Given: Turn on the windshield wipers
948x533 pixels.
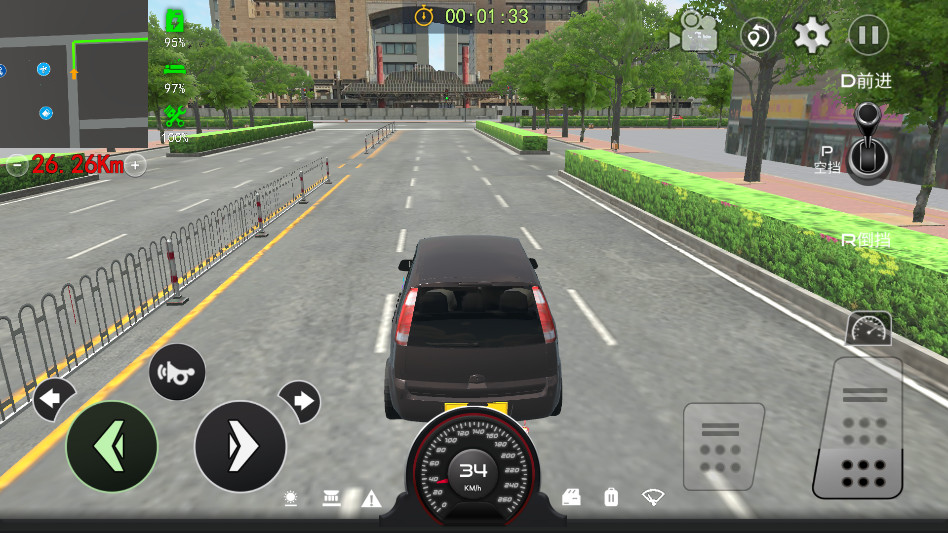Looking at the screenshot, I should tap(654, 496).
